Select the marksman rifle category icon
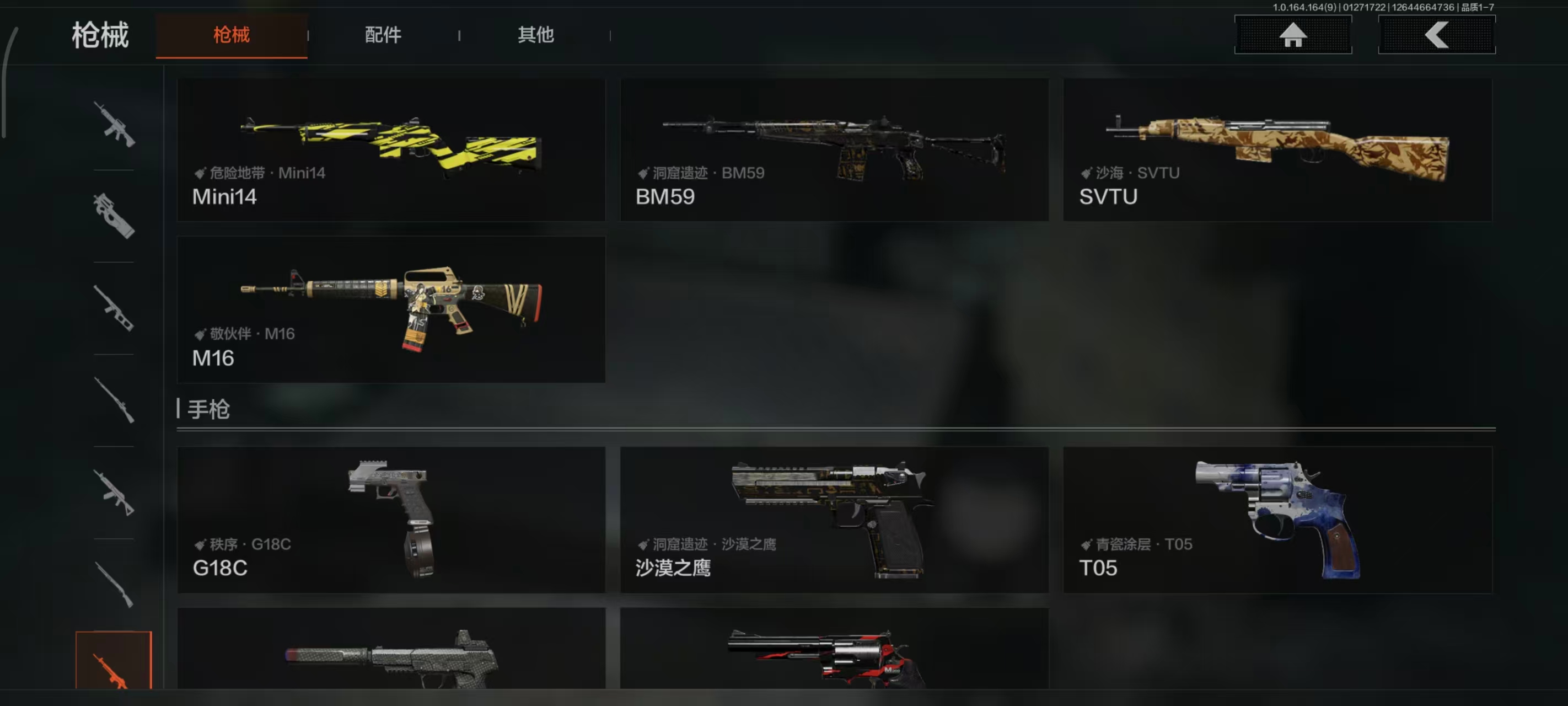 (115, 311)
